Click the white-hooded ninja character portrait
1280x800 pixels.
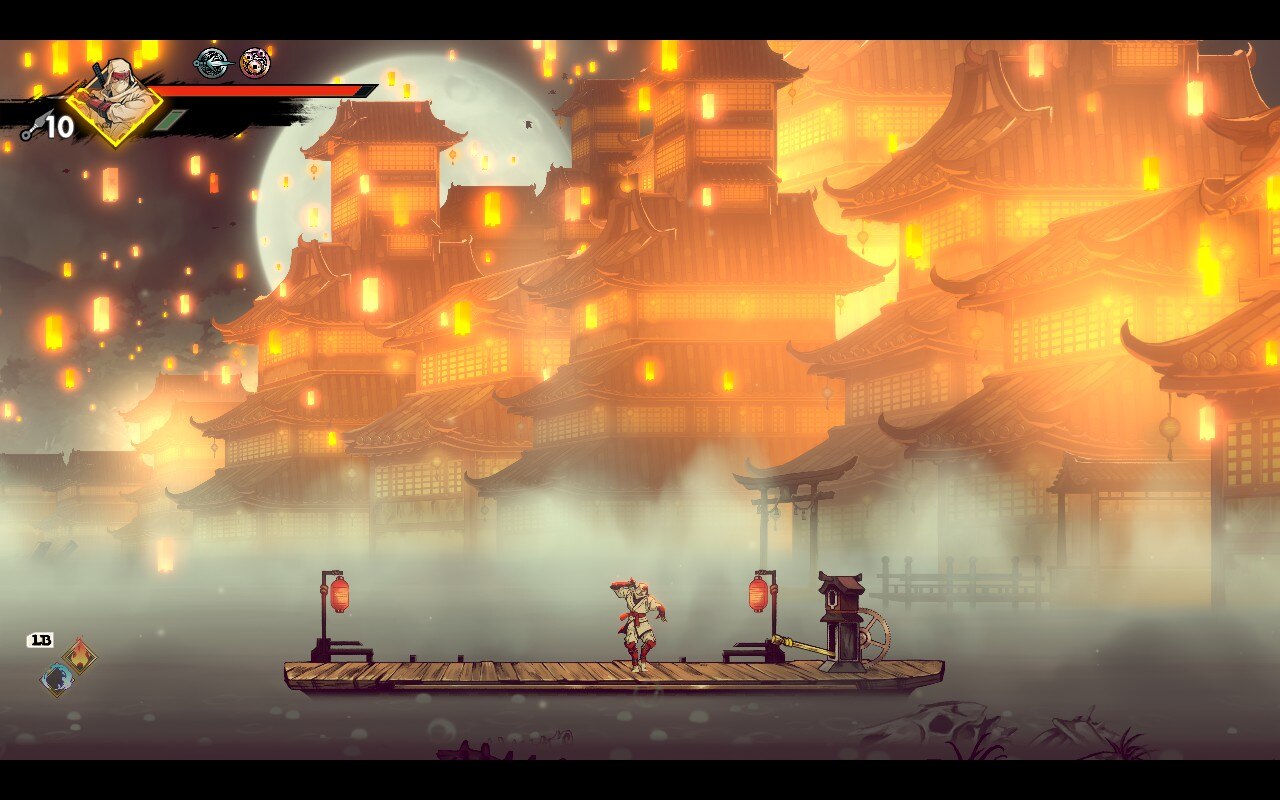click(x=114, y=101)
